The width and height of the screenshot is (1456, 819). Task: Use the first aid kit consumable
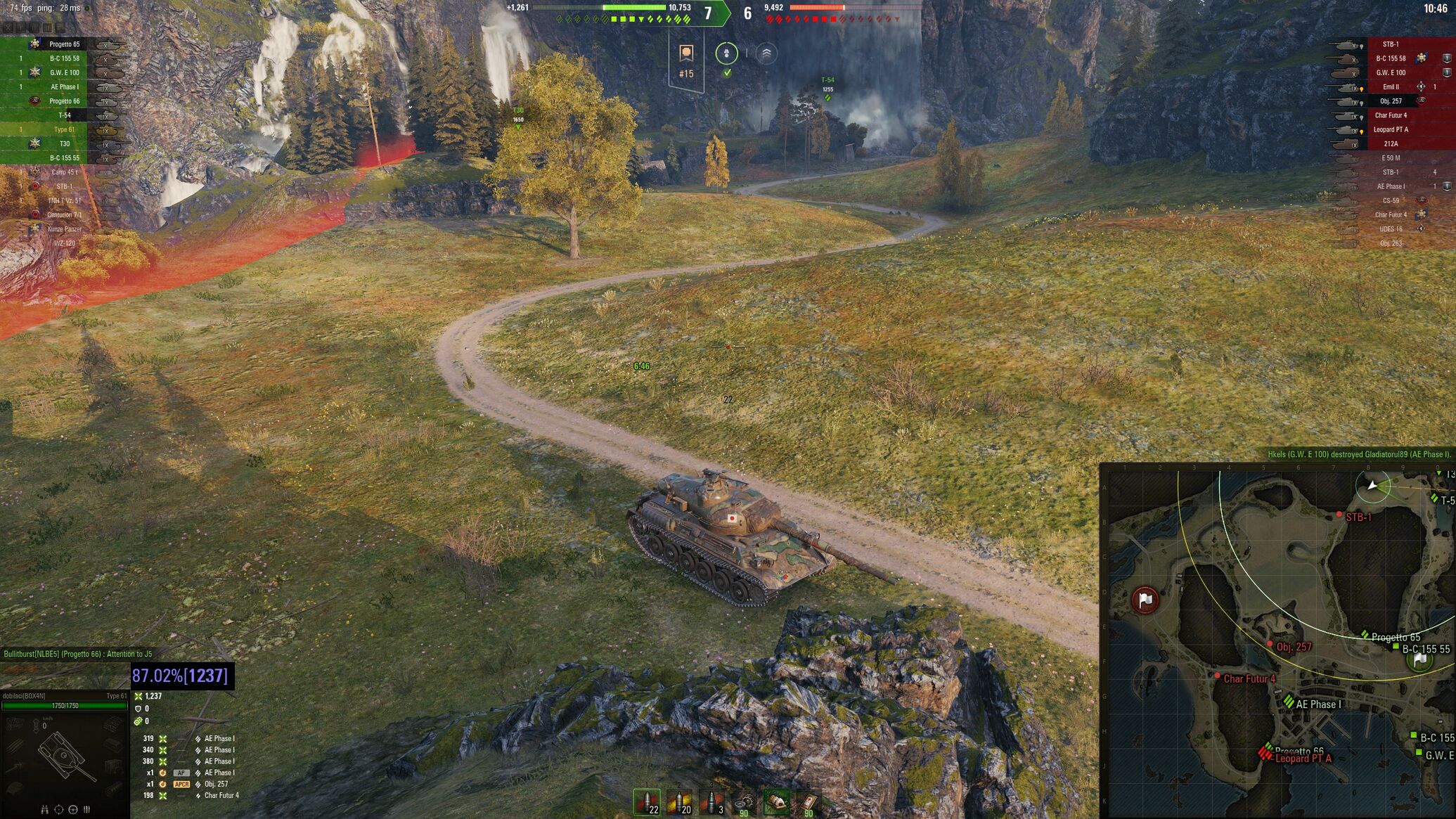(x=808, y=802)
